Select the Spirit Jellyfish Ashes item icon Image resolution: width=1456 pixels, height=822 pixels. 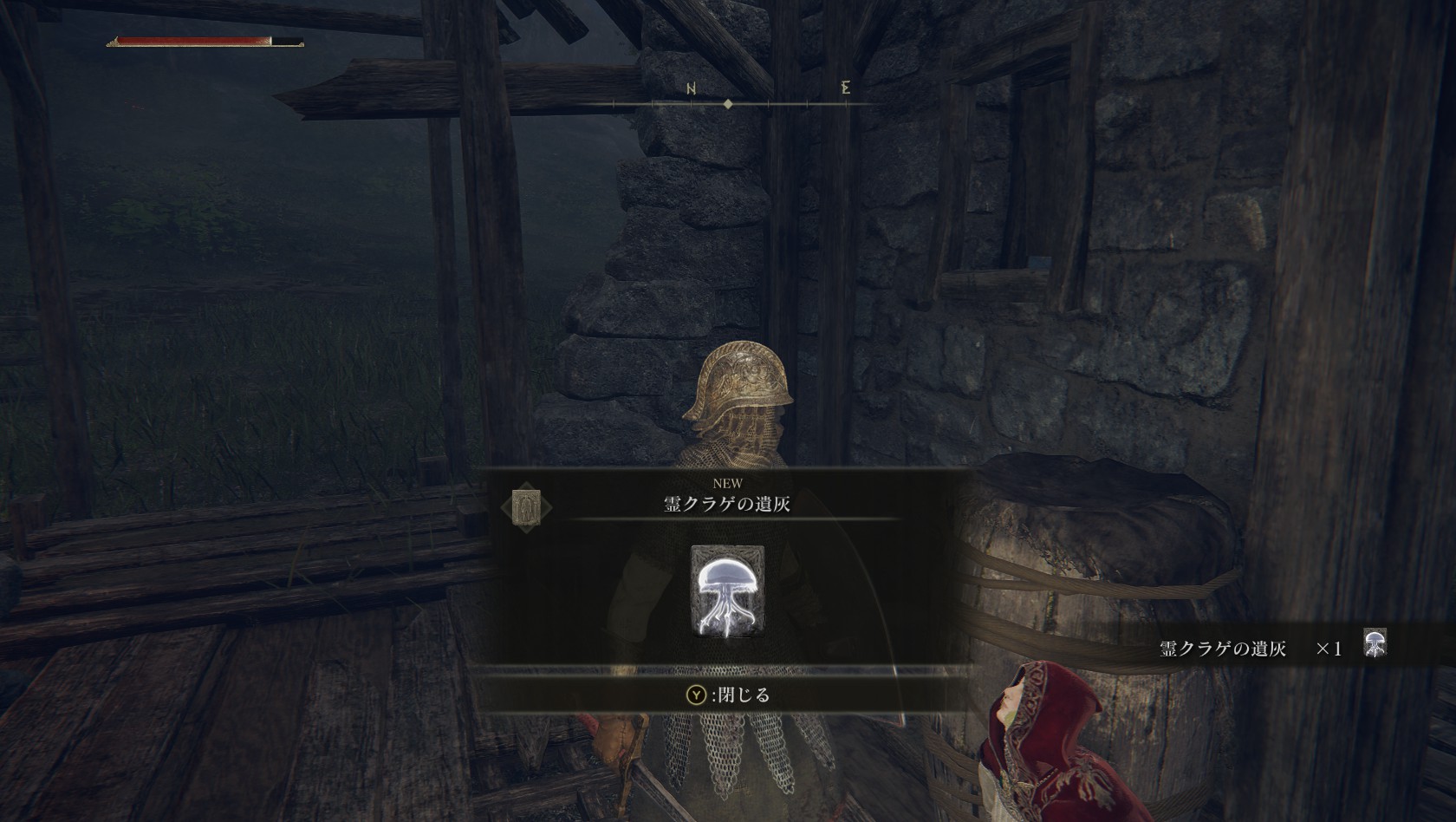pyautogui.click(x=727, y=590)
